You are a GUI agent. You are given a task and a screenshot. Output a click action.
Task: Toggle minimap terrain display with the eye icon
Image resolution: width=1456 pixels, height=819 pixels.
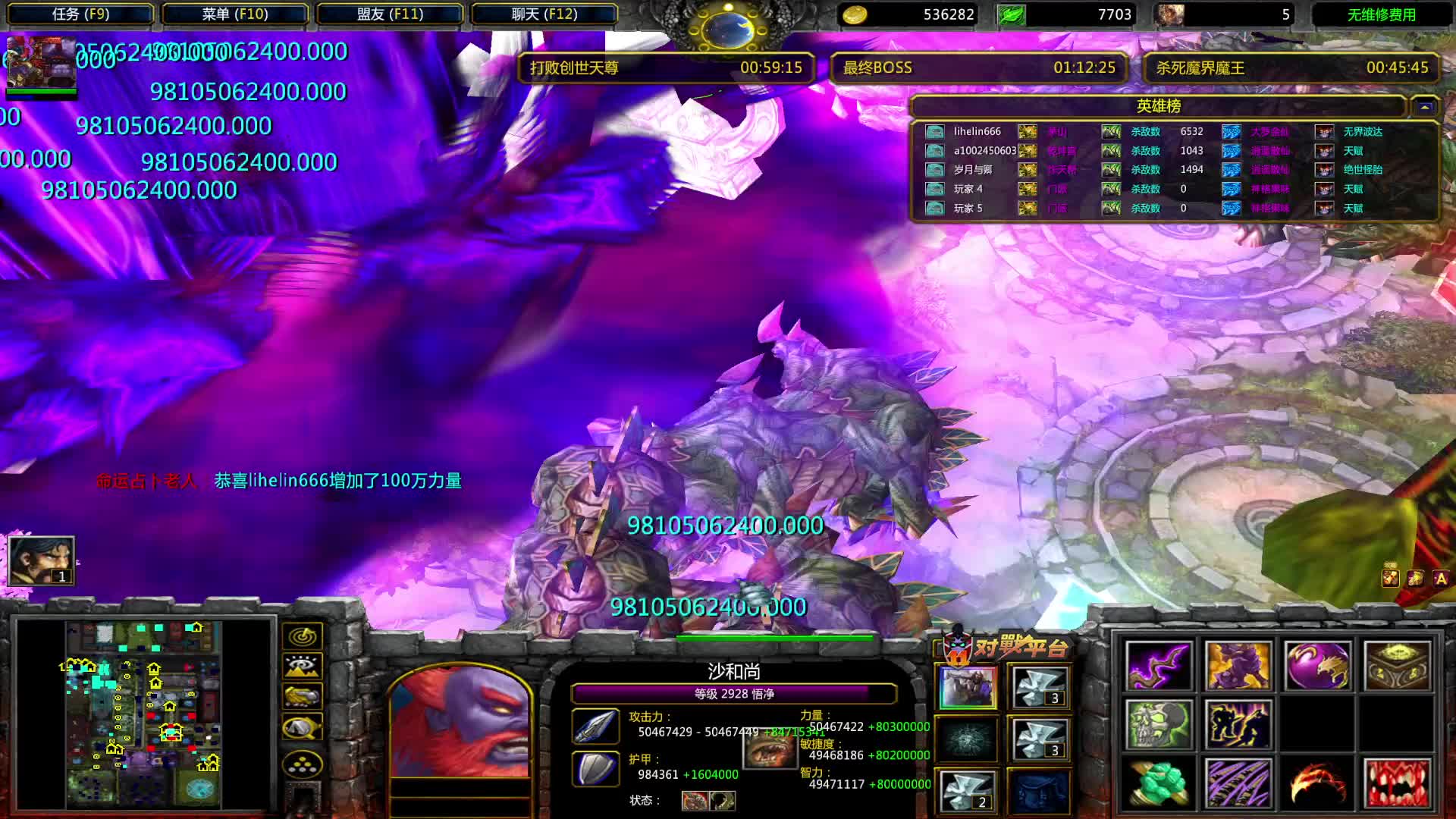pos(303,666)
